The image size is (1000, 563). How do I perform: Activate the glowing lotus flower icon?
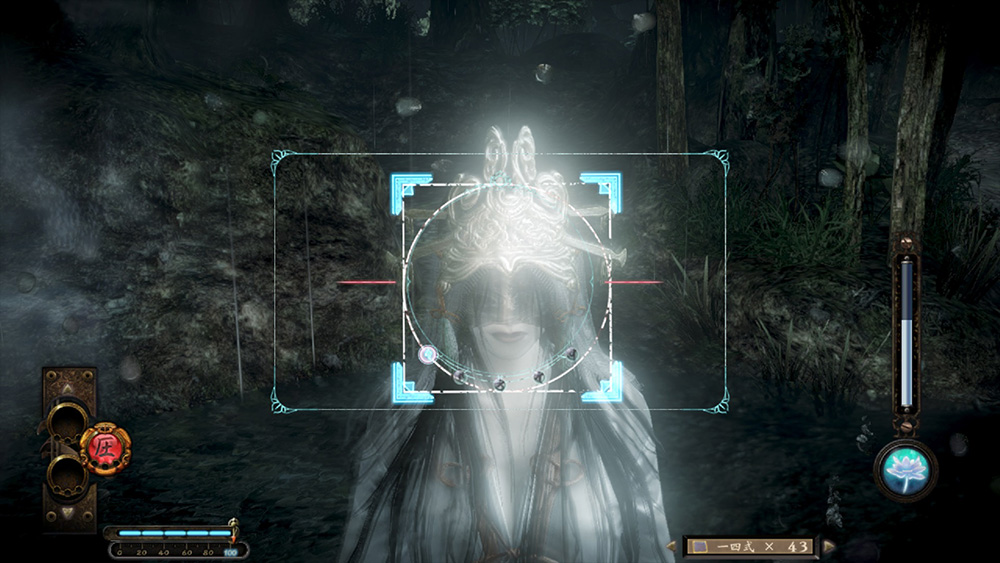point(905,468)
